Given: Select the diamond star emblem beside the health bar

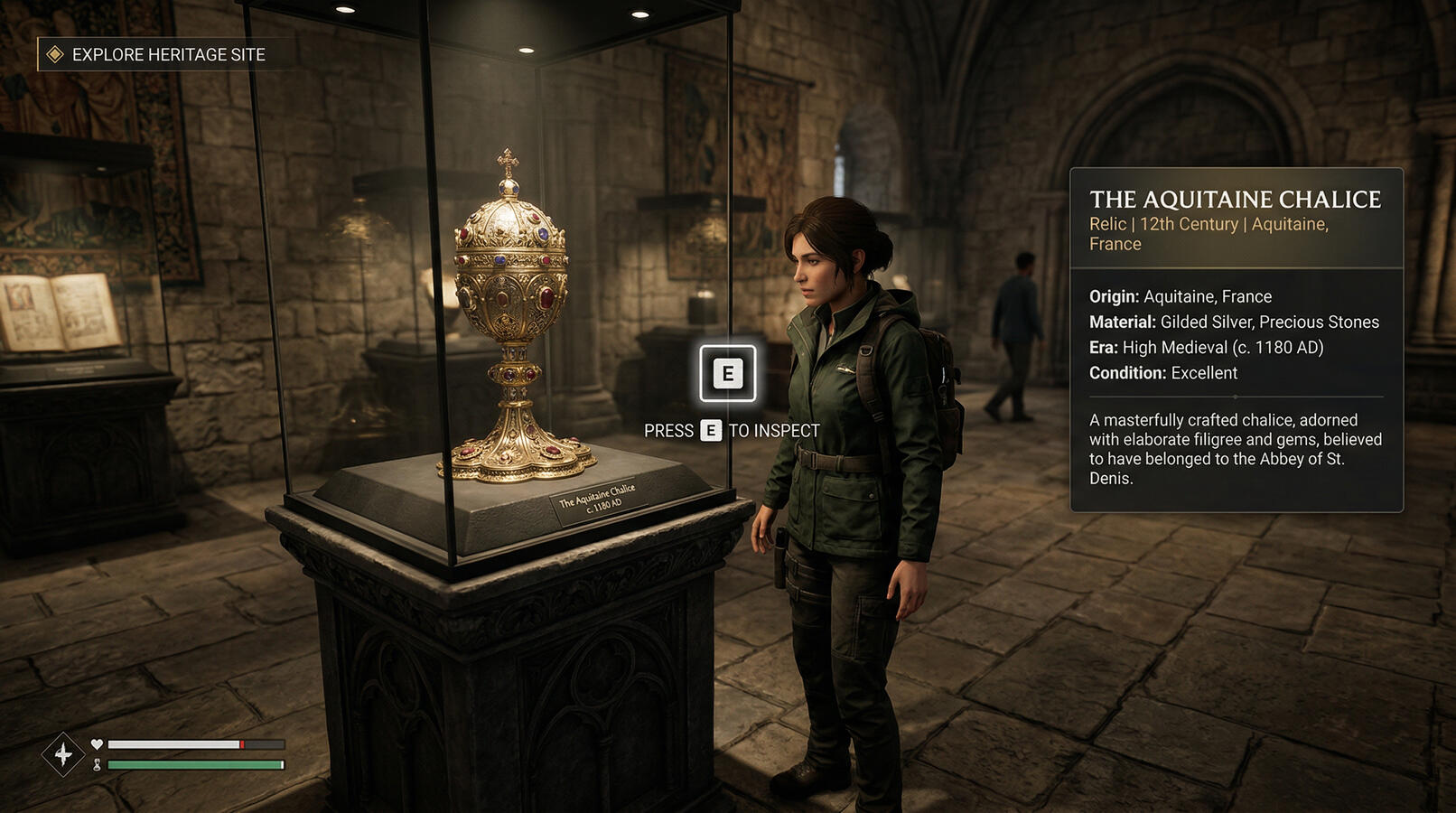Looking at the screenshot, I should (63, 753).
